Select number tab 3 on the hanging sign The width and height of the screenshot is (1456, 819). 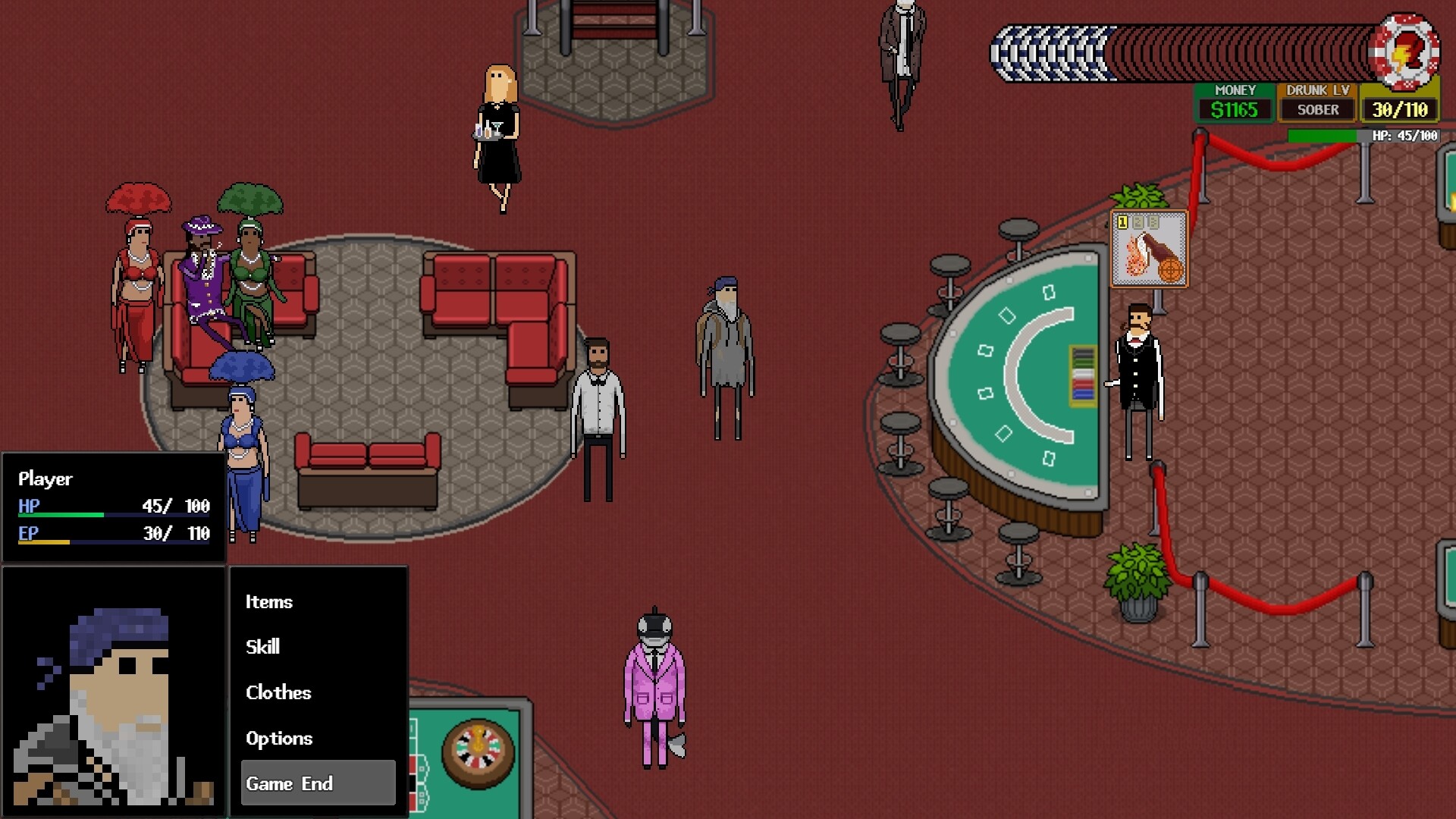coord(1153,223)
